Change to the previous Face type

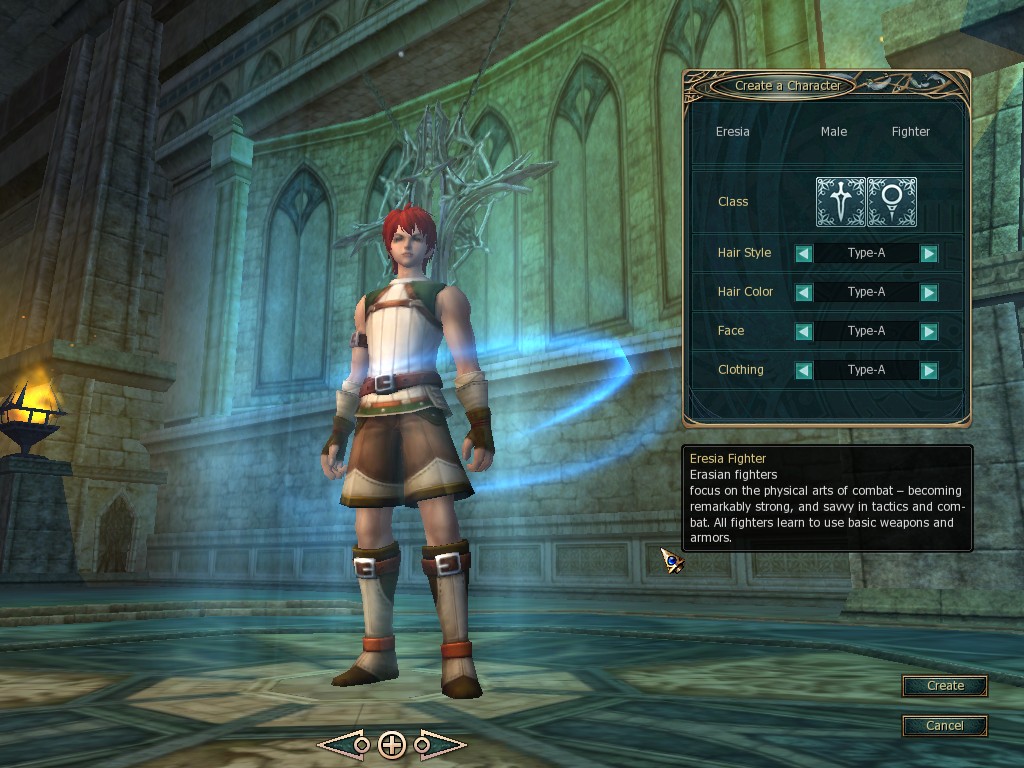pyautogui.click(x=803, y=331)
